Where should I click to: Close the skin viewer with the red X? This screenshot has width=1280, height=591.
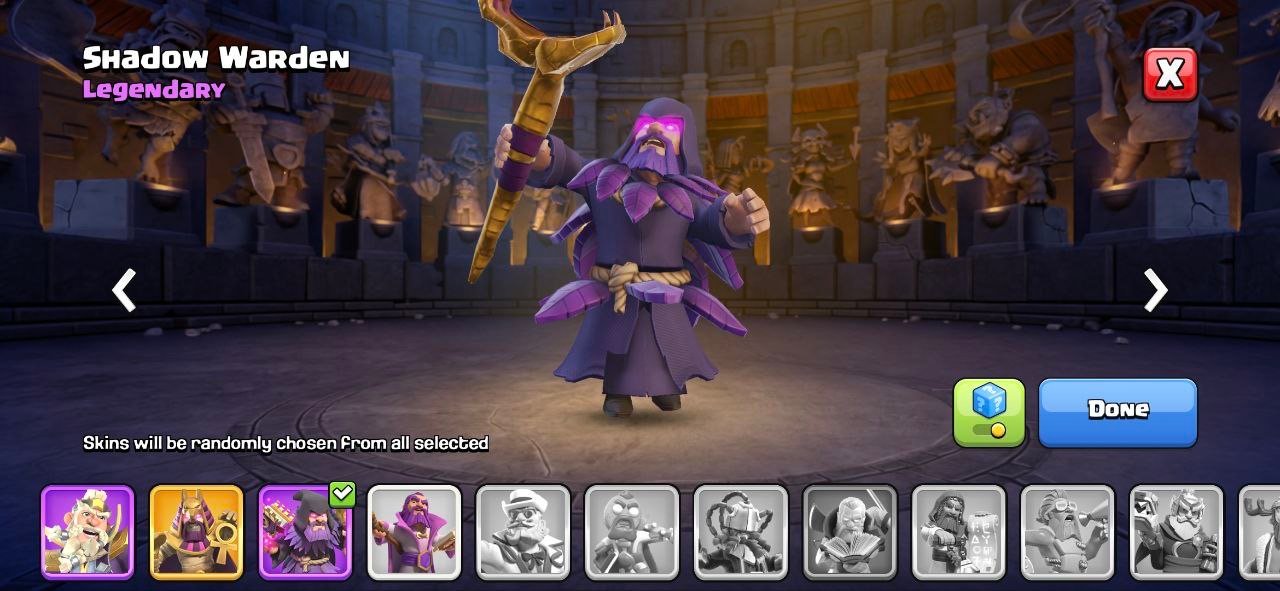(1169, 73)
